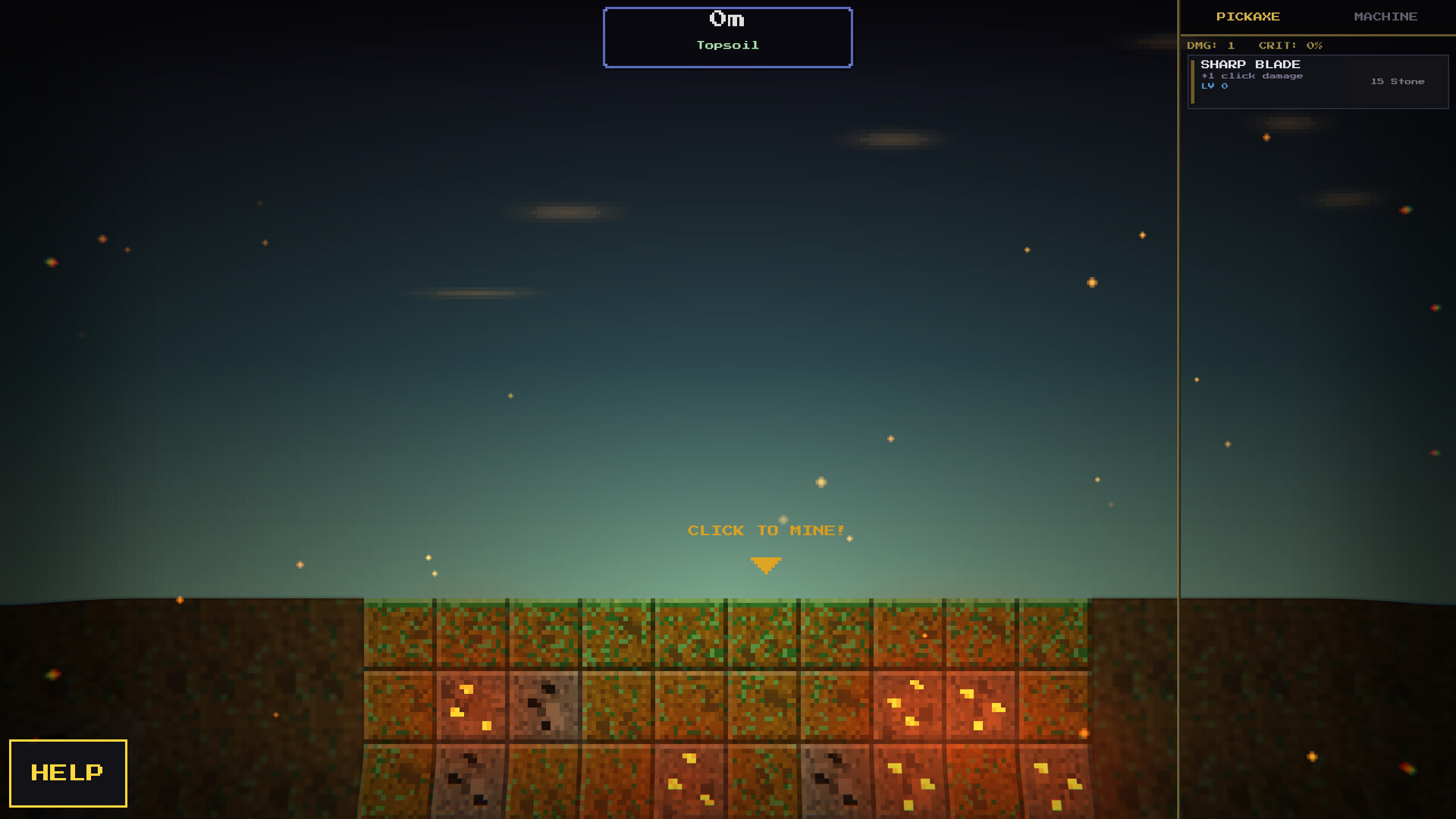The image size is (1456, 819).
Task: Mine the coal ore block in second row
Action: click(x=544, y=704)
